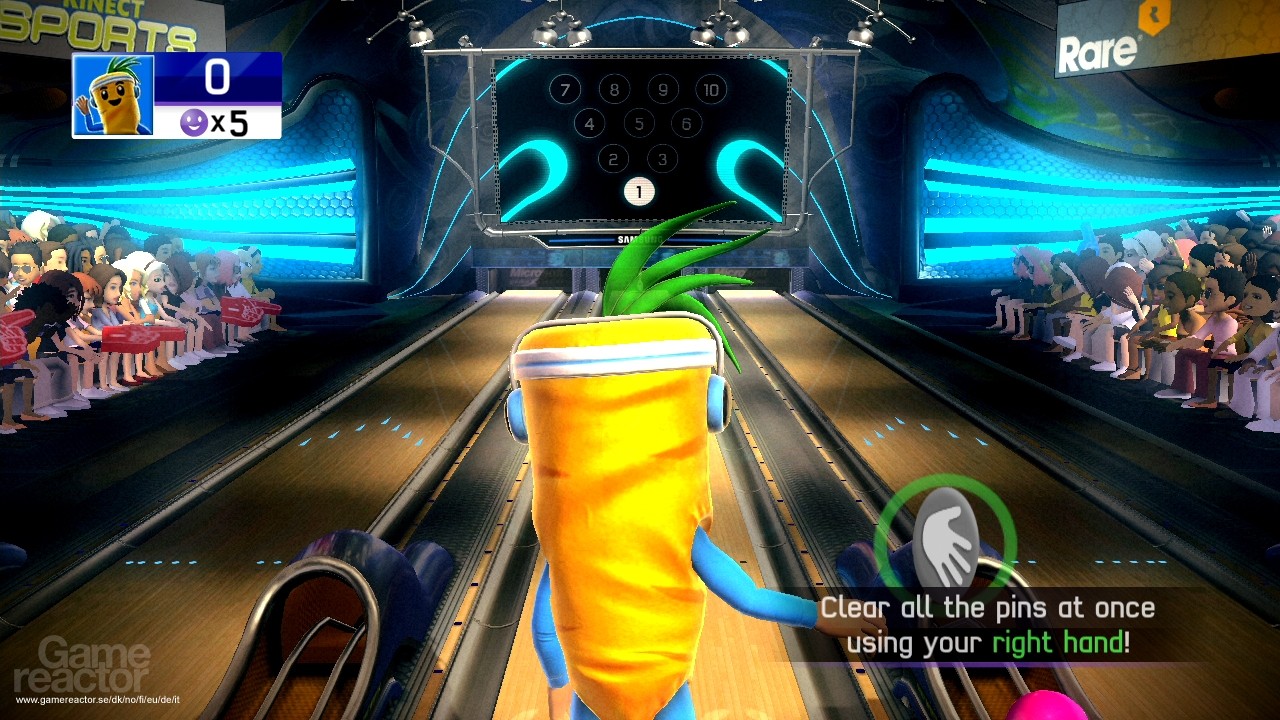
Task: Toggle the highlighted pin 1 indicator
Action: coord(639,191)
